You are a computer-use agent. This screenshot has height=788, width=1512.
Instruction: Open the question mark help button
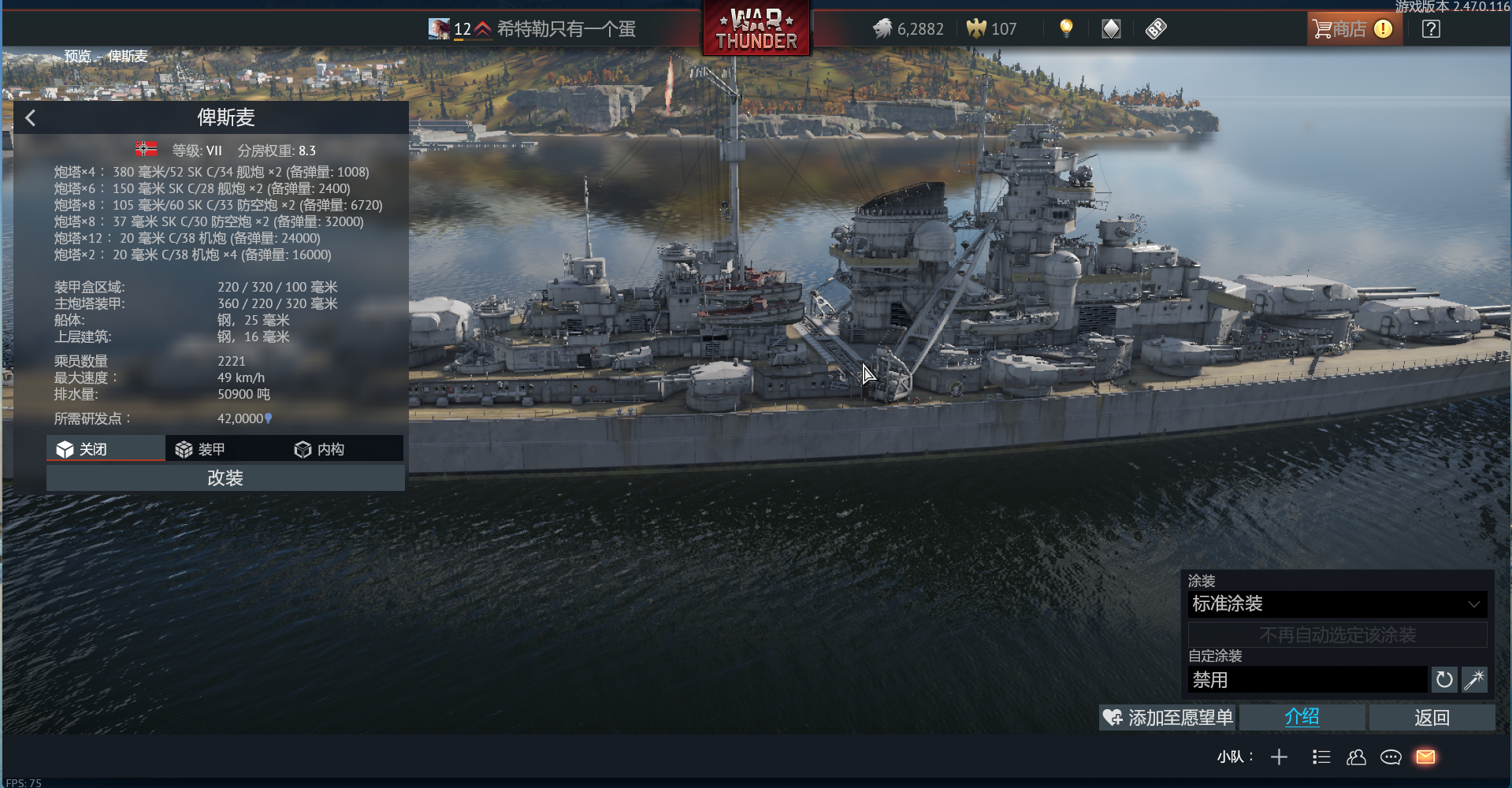pos(1431,29)
